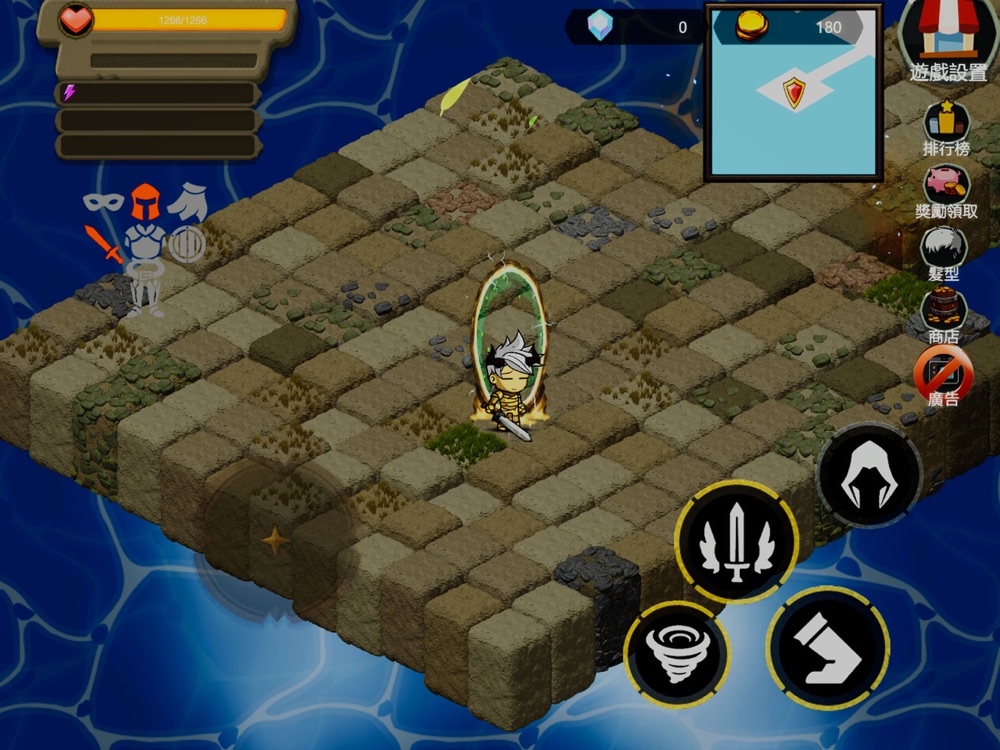Select the orange helmet equipment slot

pos(146,201)
